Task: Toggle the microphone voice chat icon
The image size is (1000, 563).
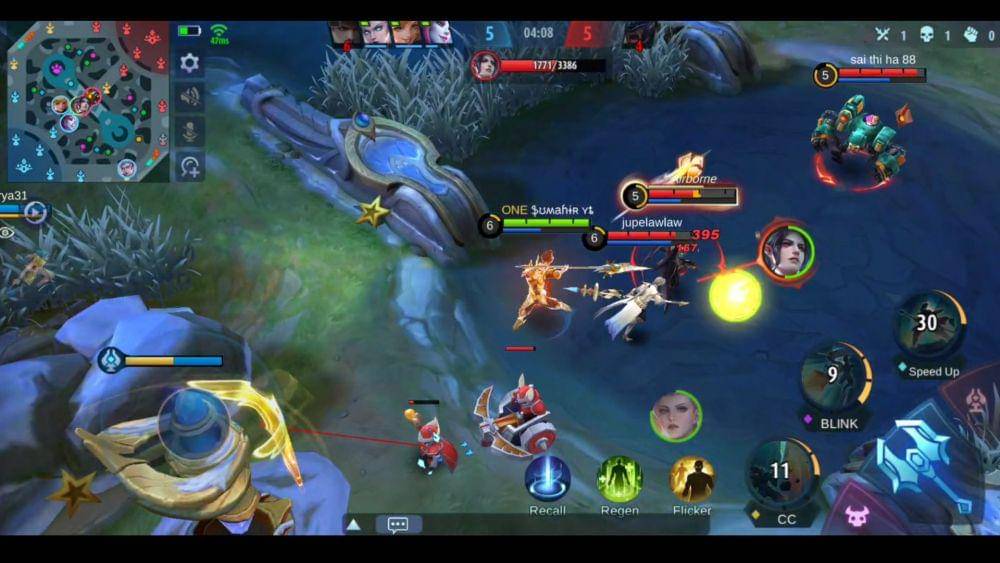Action: 189,131
